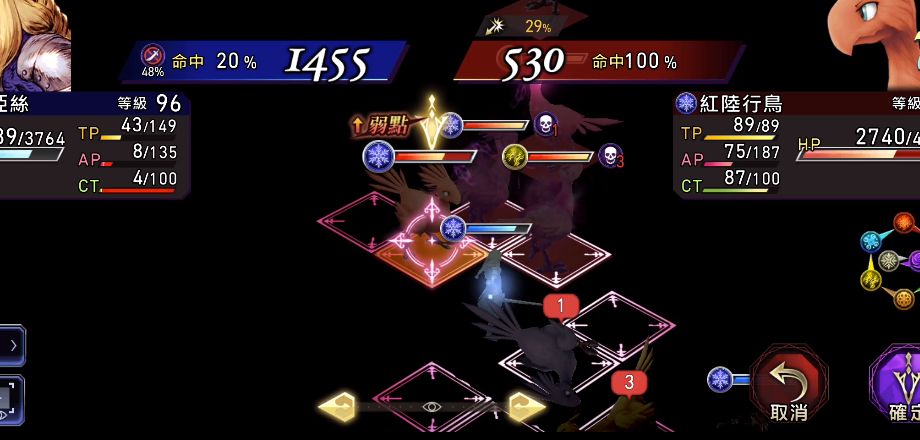Toggle the eye view icon between the gold arrows
The height and width of the screenshot is (440, 920).
(x=431, y=407)
